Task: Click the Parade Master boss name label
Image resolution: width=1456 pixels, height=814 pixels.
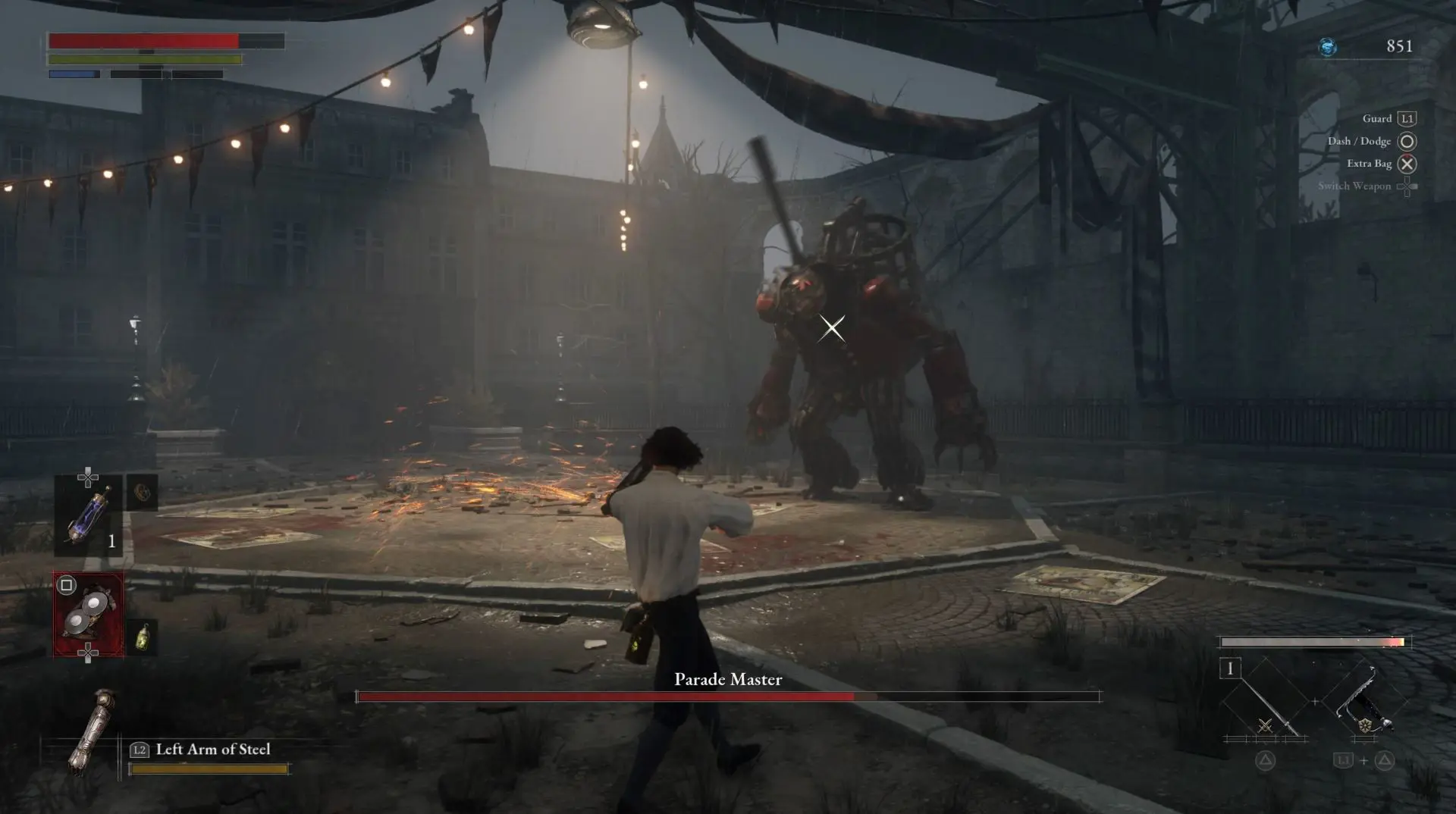Action: click(727, 680)
